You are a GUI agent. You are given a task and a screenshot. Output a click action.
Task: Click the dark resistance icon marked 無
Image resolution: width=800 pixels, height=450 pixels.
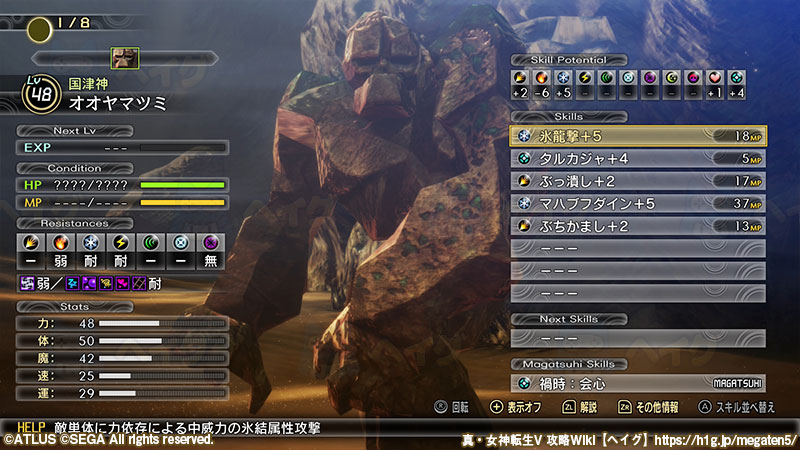(x=212, y=243)
